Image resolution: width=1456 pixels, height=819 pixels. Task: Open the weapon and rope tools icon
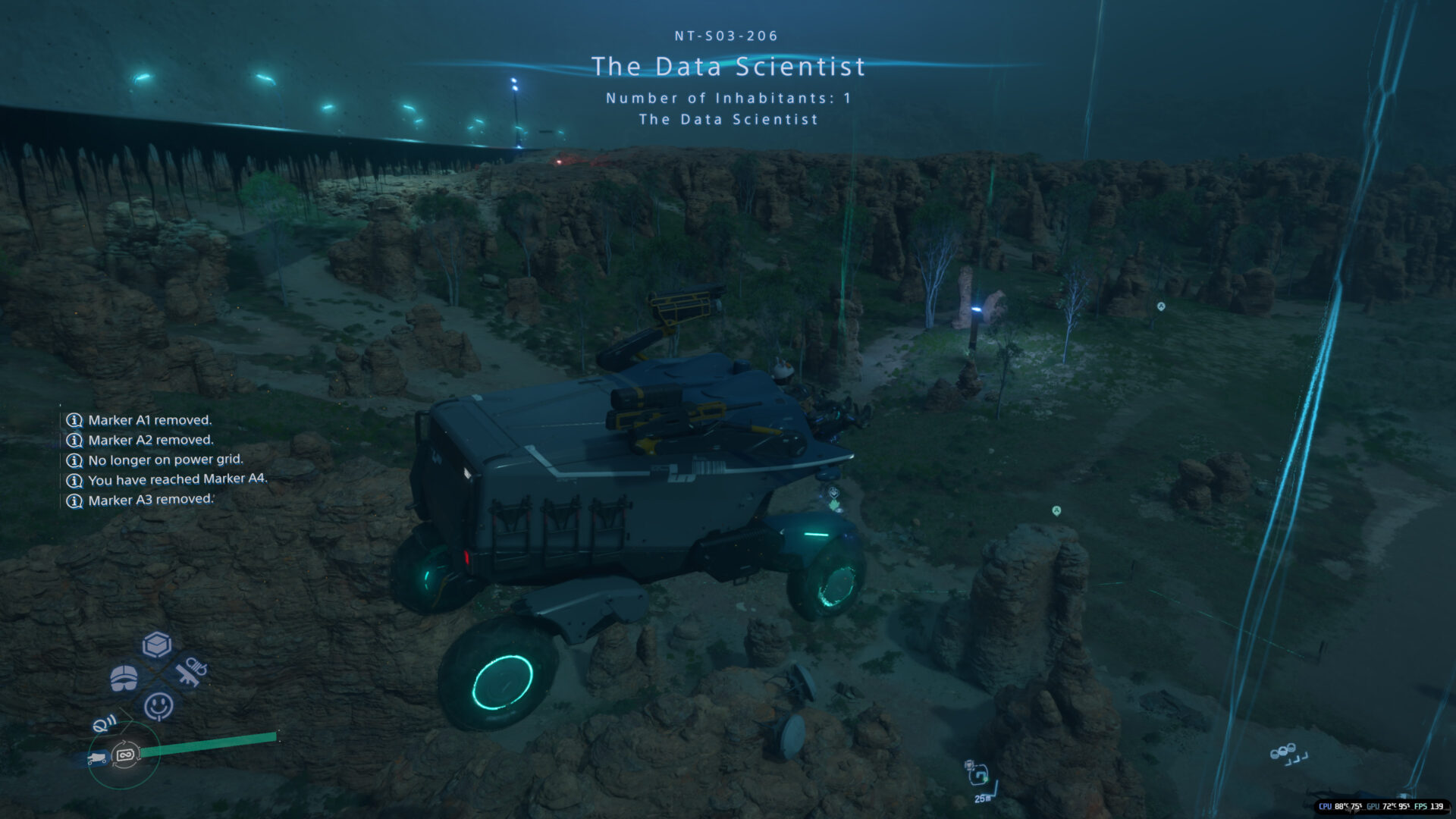coord(190,670)
